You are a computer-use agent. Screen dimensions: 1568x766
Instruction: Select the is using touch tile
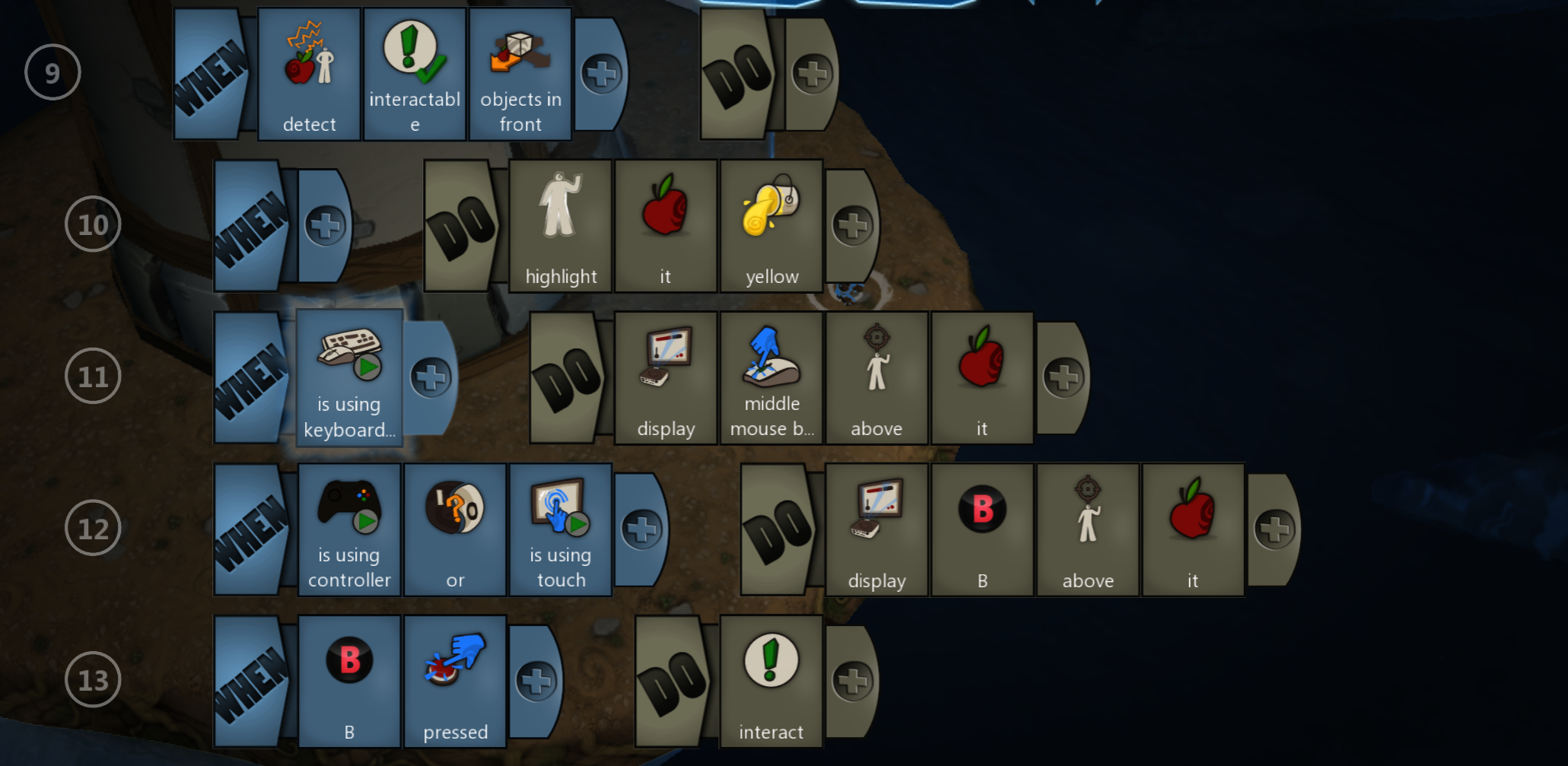[561, 529]
